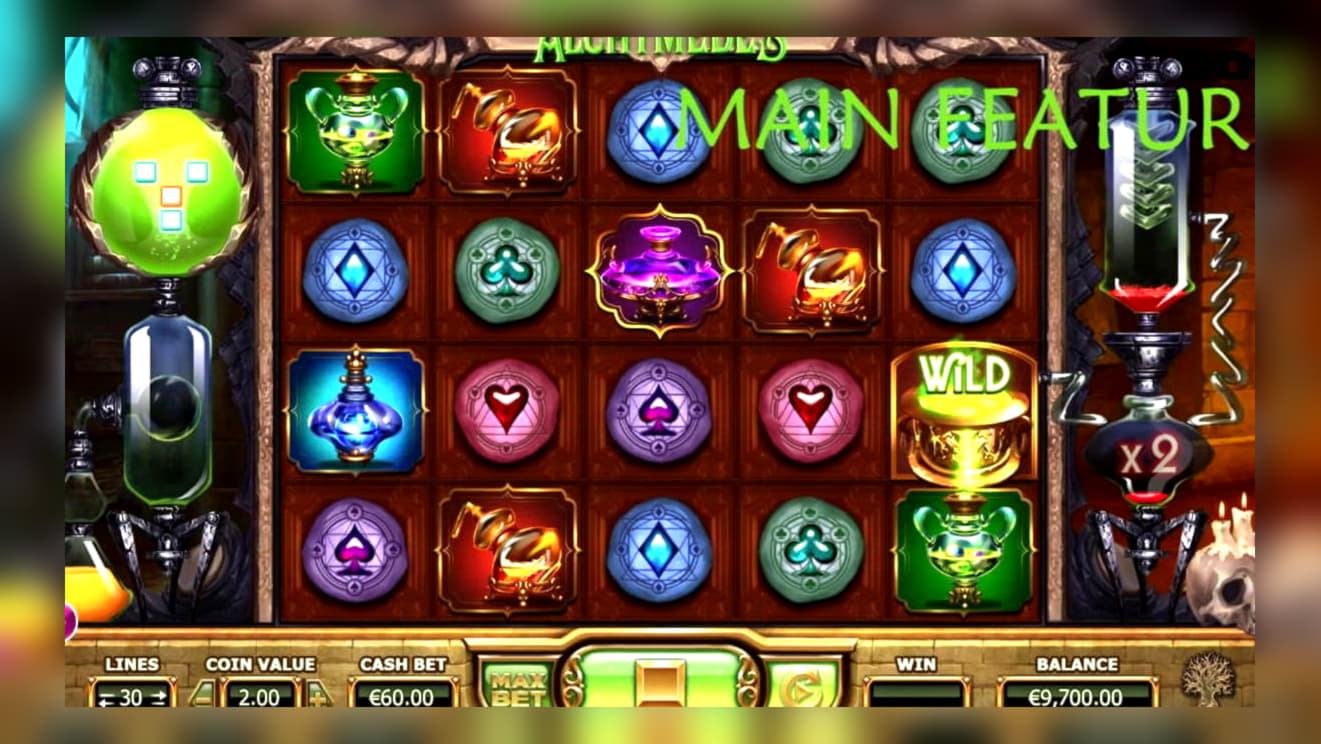Open the tree logo icon beside Balance
The height and width of the screenshot is (744, 1321).
click(1208, 680)
